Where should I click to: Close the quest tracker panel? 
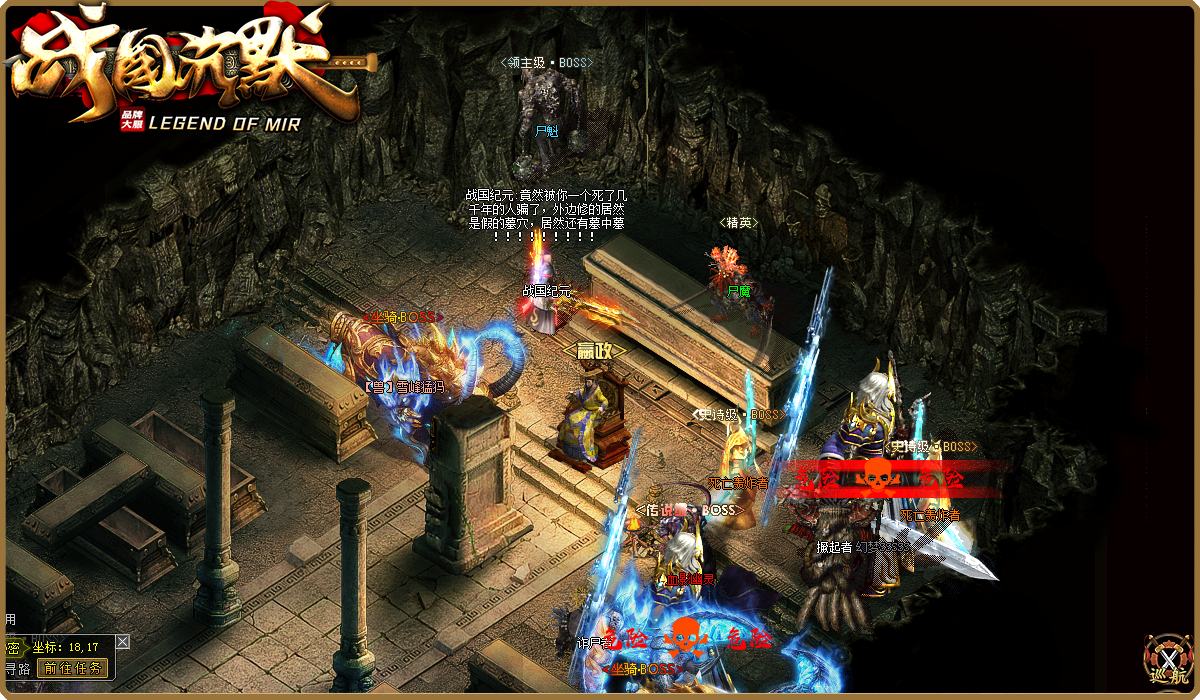(122, 641)
